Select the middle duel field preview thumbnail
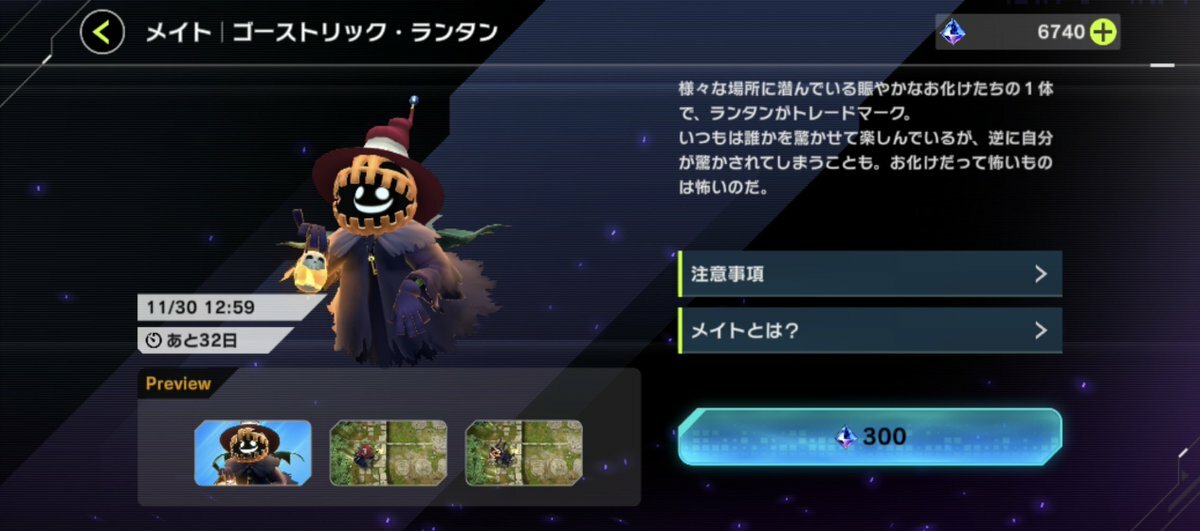The image size is (1200, 531). point(388,453)
